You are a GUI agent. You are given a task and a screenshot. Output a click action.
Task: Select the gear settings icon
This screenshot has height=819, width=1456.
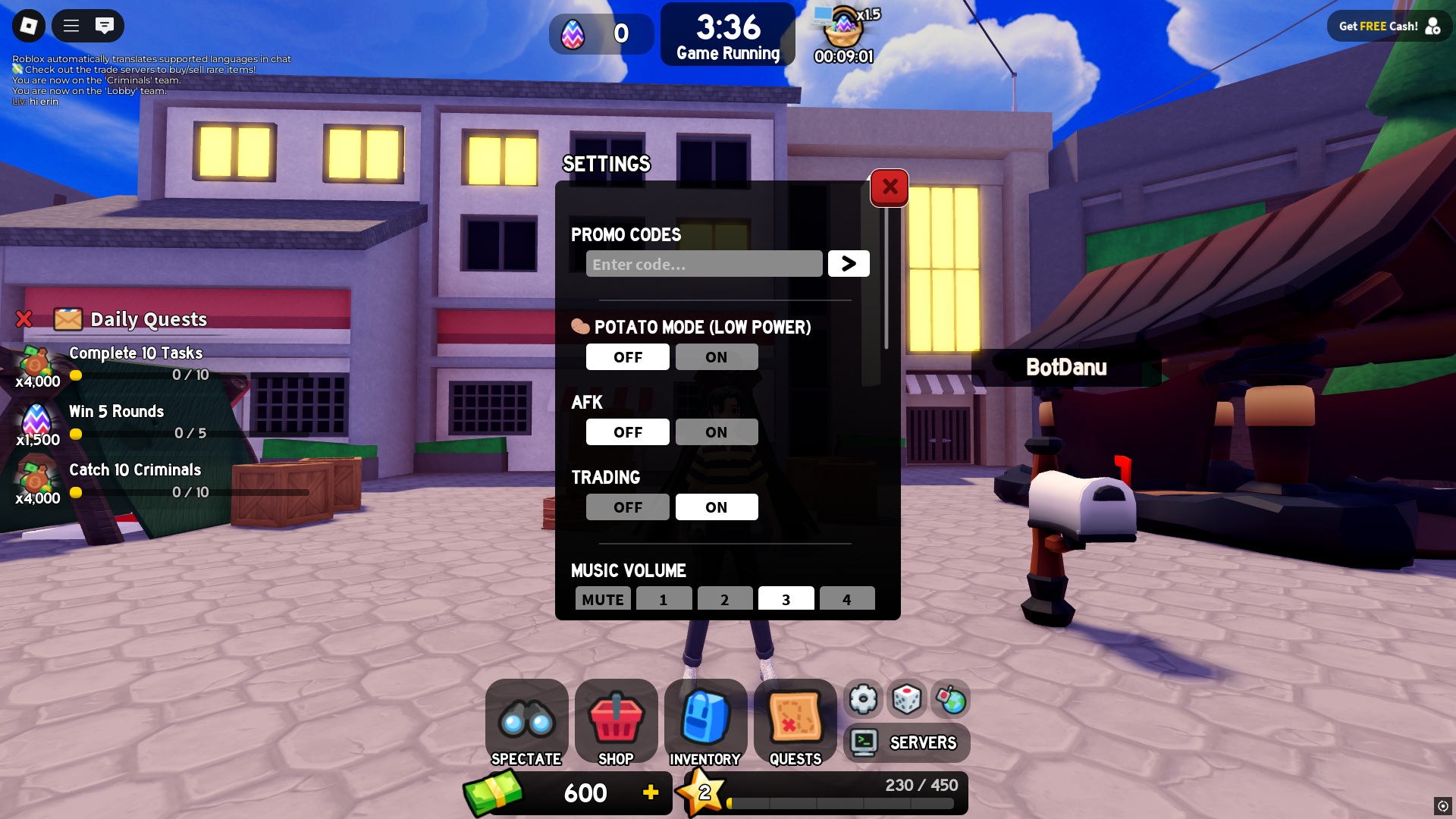863,699
